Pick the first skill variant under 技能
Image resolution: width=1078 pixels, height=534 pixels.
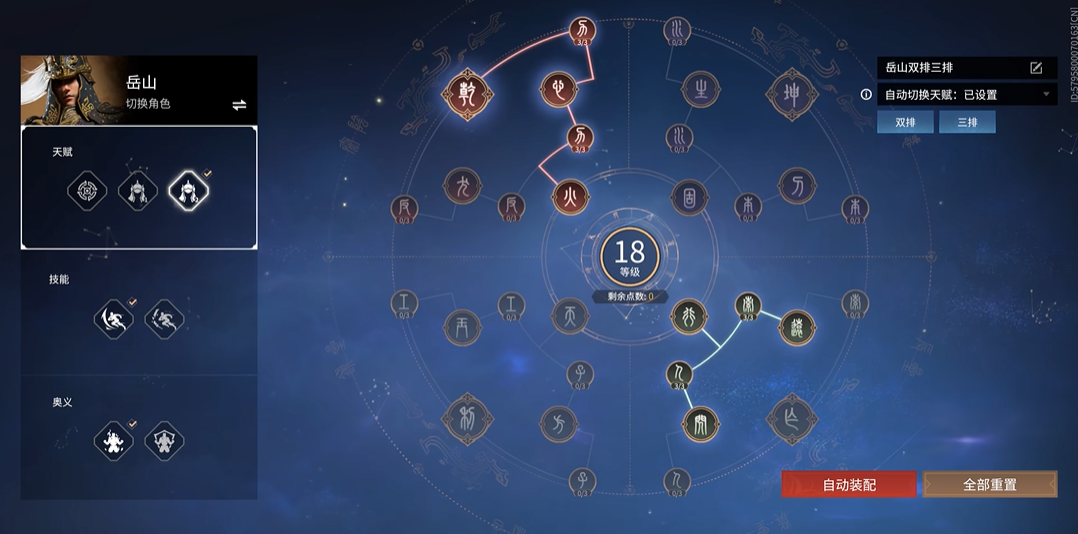coord(113,319)
